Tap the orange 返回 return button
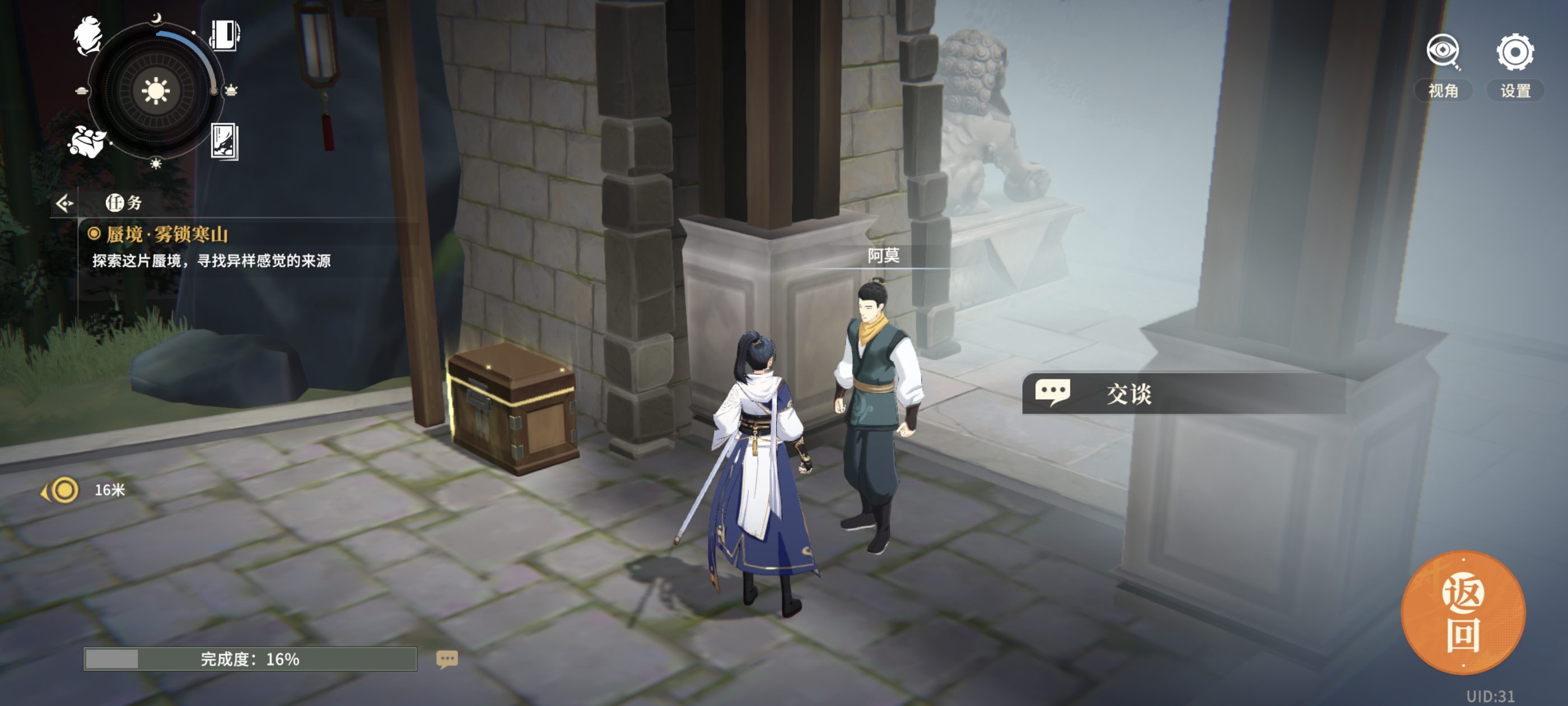The width and height of the screenshot is (1568, 706). click(1463, 612)
